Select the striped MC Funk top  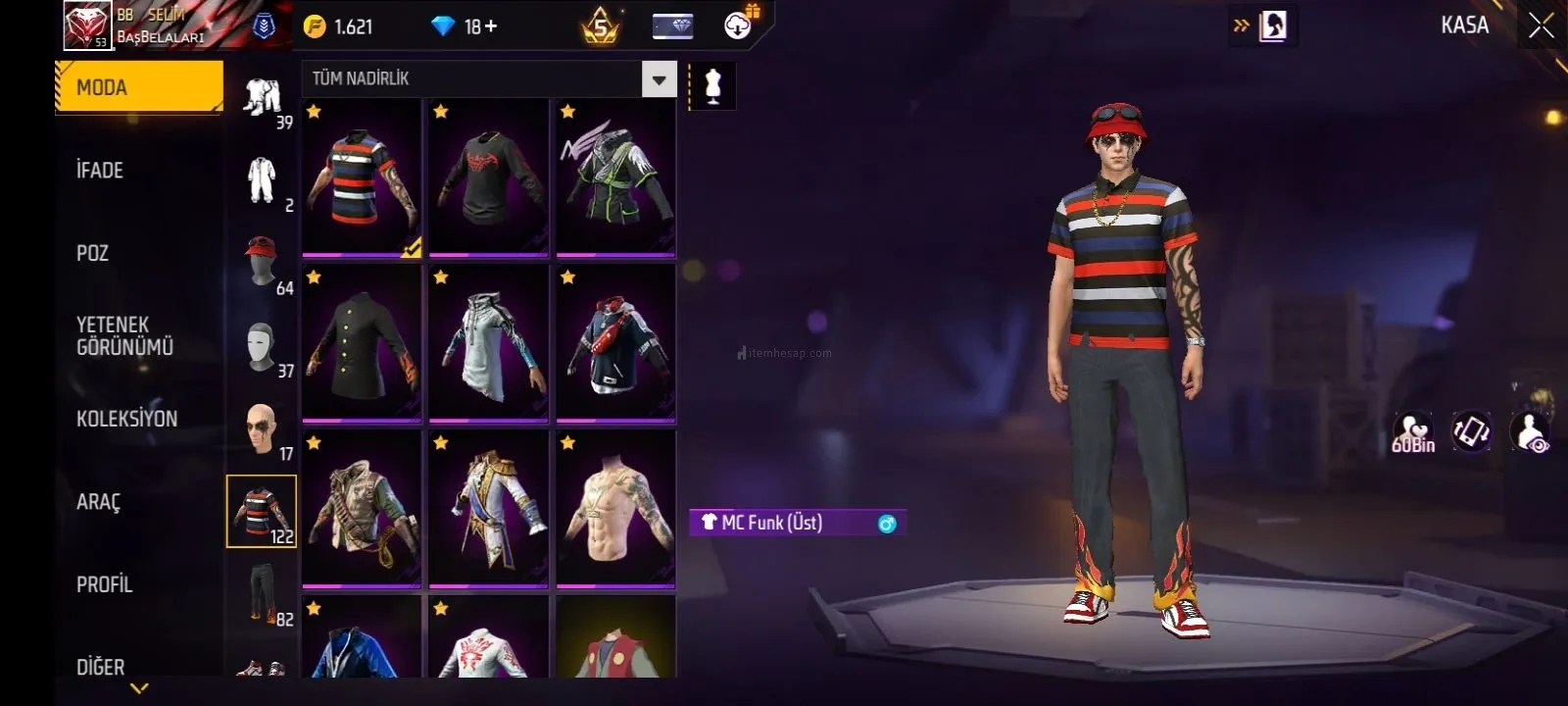(362, 178)
